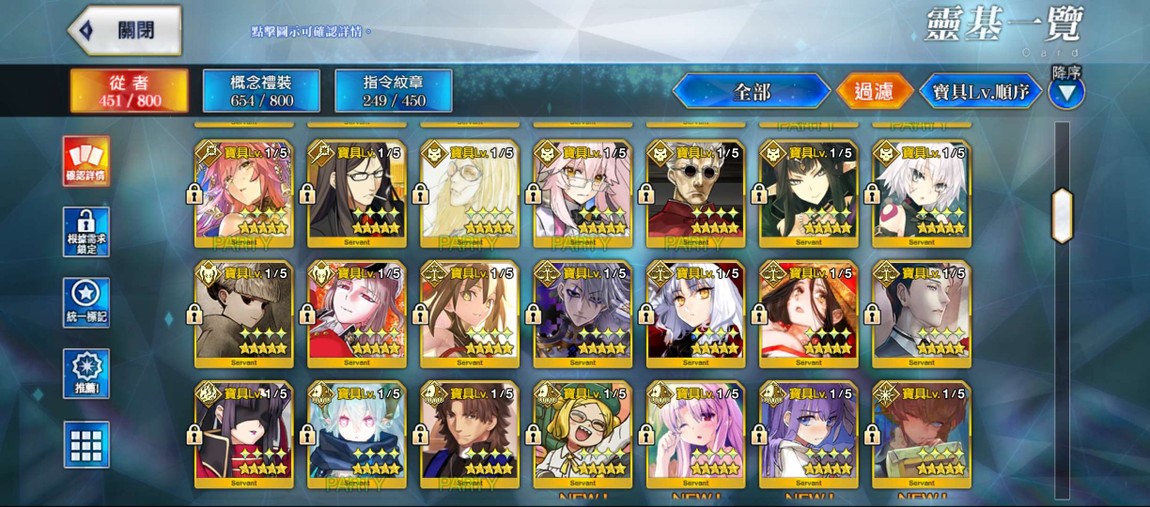Toggle the 降序 descending arrow
The width and height of the screenshot is (1150, 507).
[x=1067, y=93]
